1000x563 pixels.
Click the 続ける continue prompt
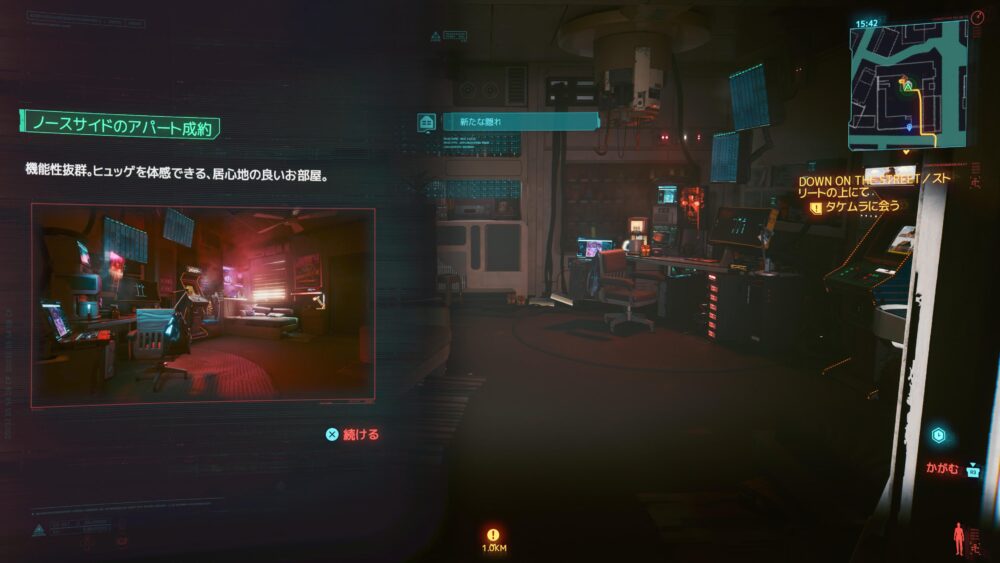[353, 435]
